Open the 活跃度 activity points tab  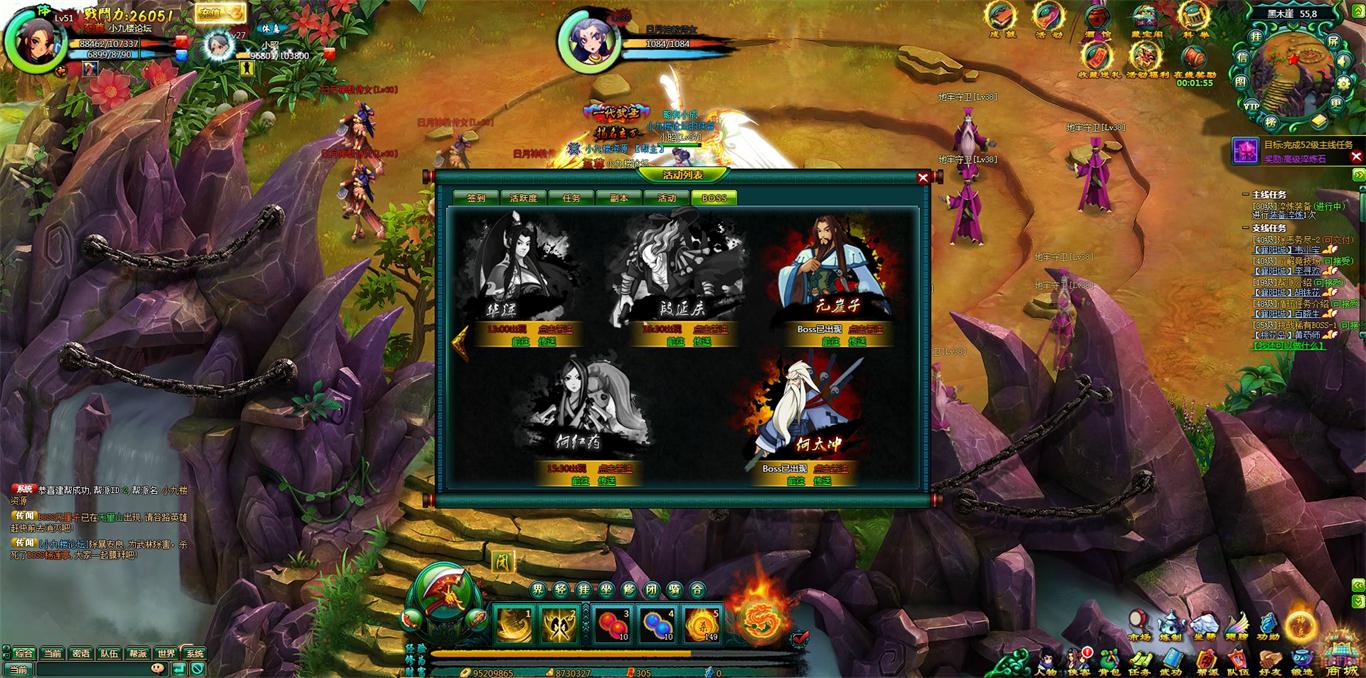tap(524, 198)
